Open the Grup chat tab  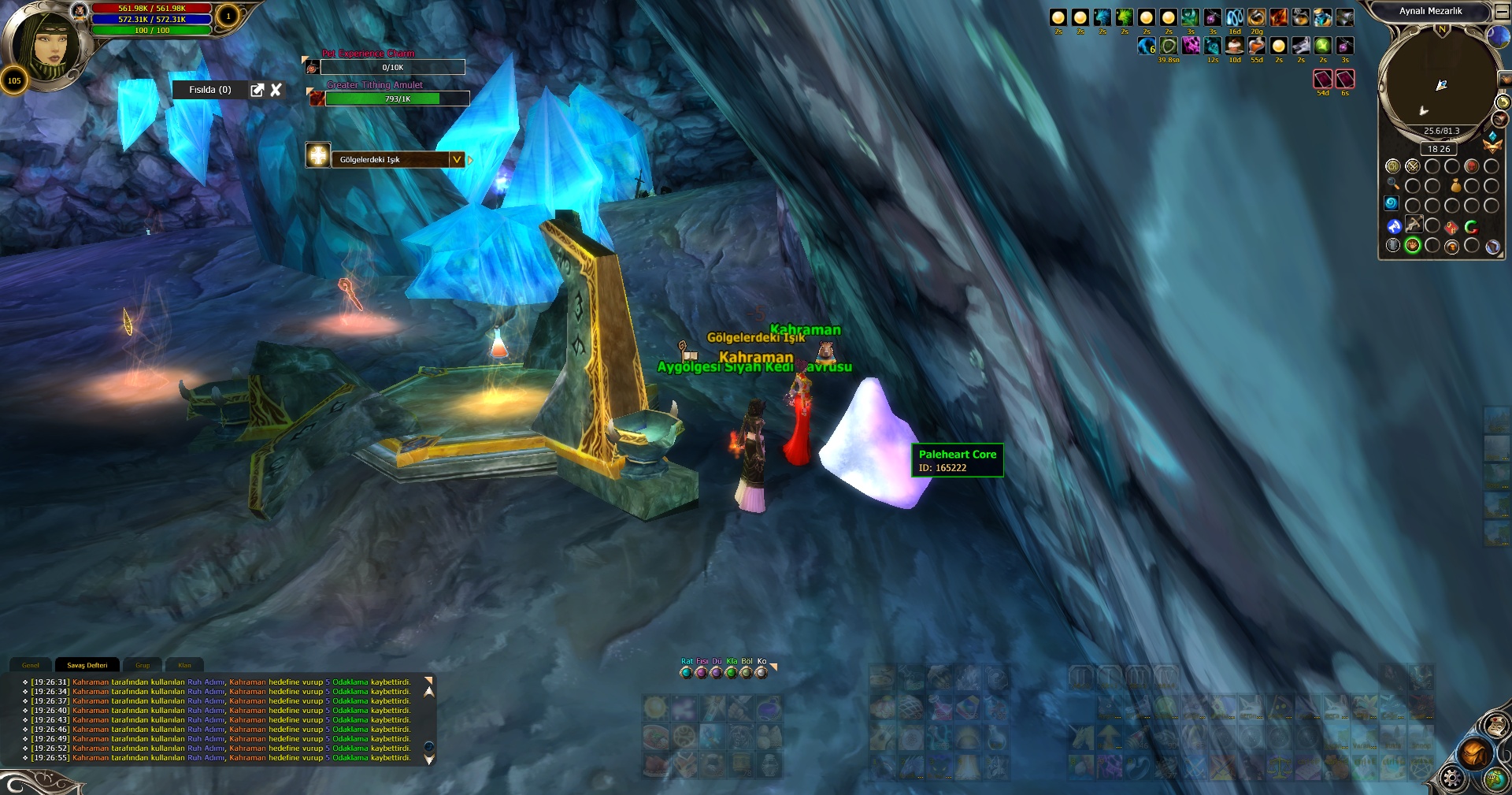point(143,665)
